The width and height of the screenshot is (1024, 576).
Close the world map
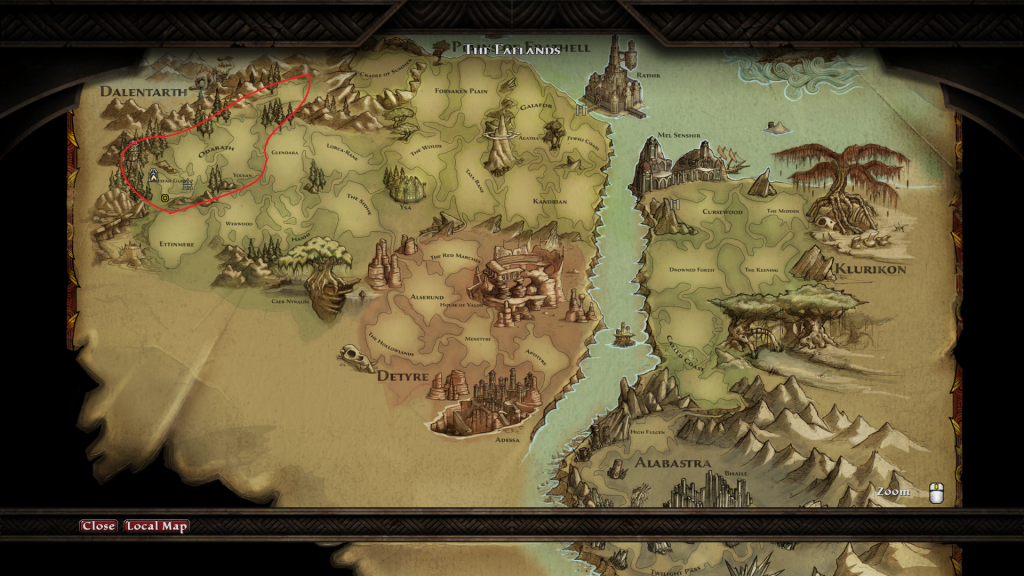click(98, 526)
